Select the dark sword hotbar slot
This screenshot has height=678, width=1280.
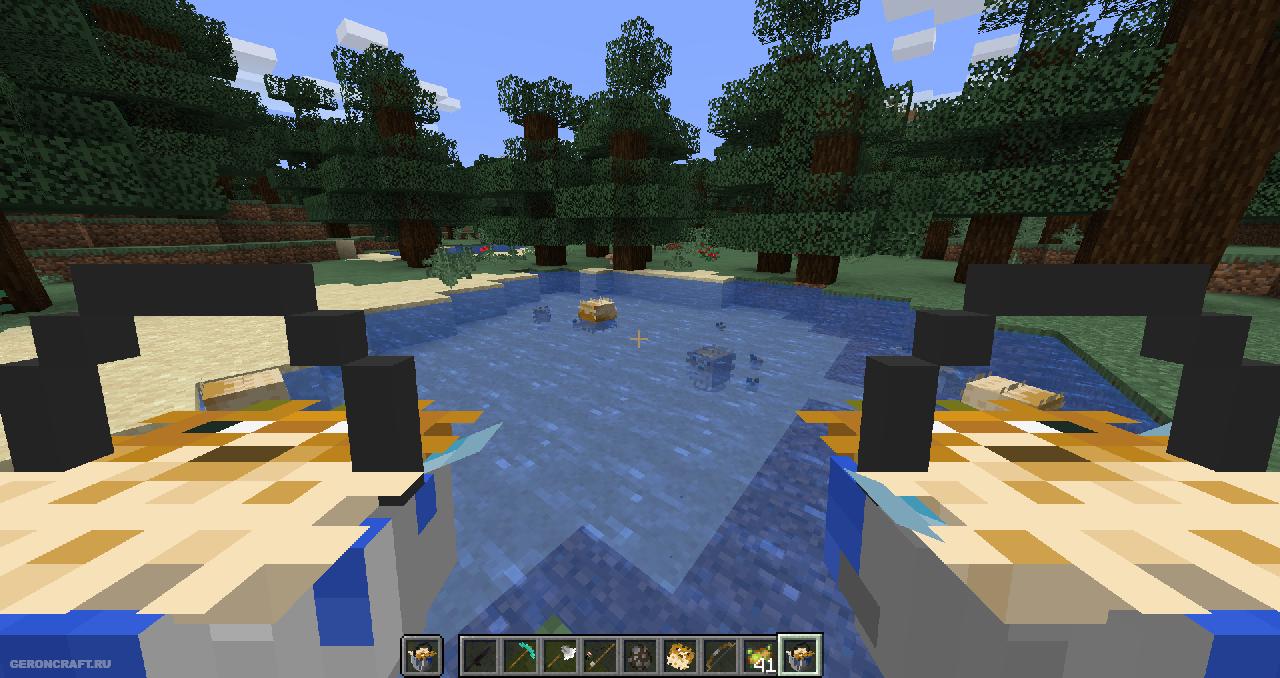(x=480, y=656)
